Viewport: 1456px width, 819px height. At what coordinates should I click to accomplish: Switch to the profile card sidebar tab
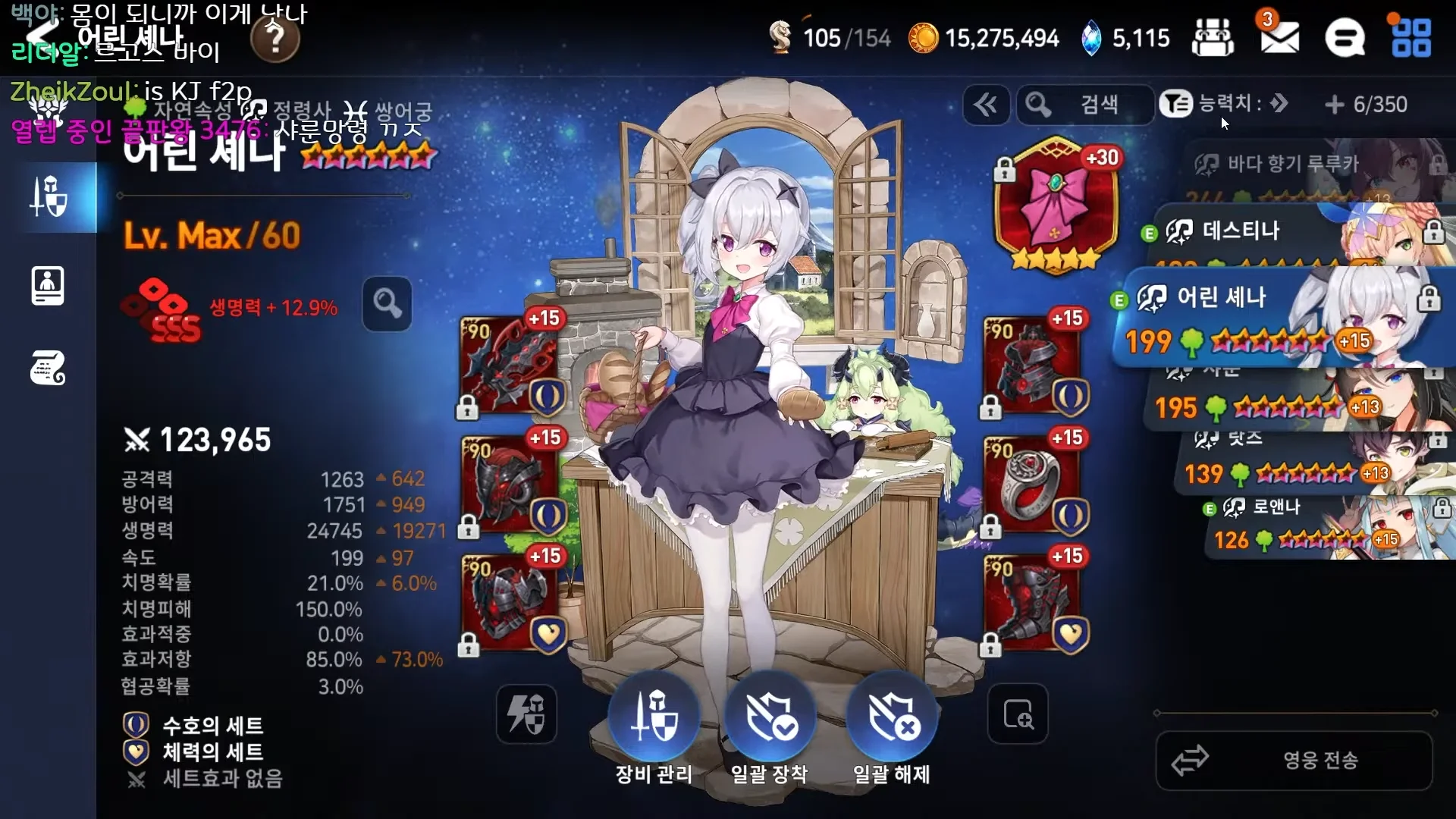pyautogui.click(x=47, y=286)
